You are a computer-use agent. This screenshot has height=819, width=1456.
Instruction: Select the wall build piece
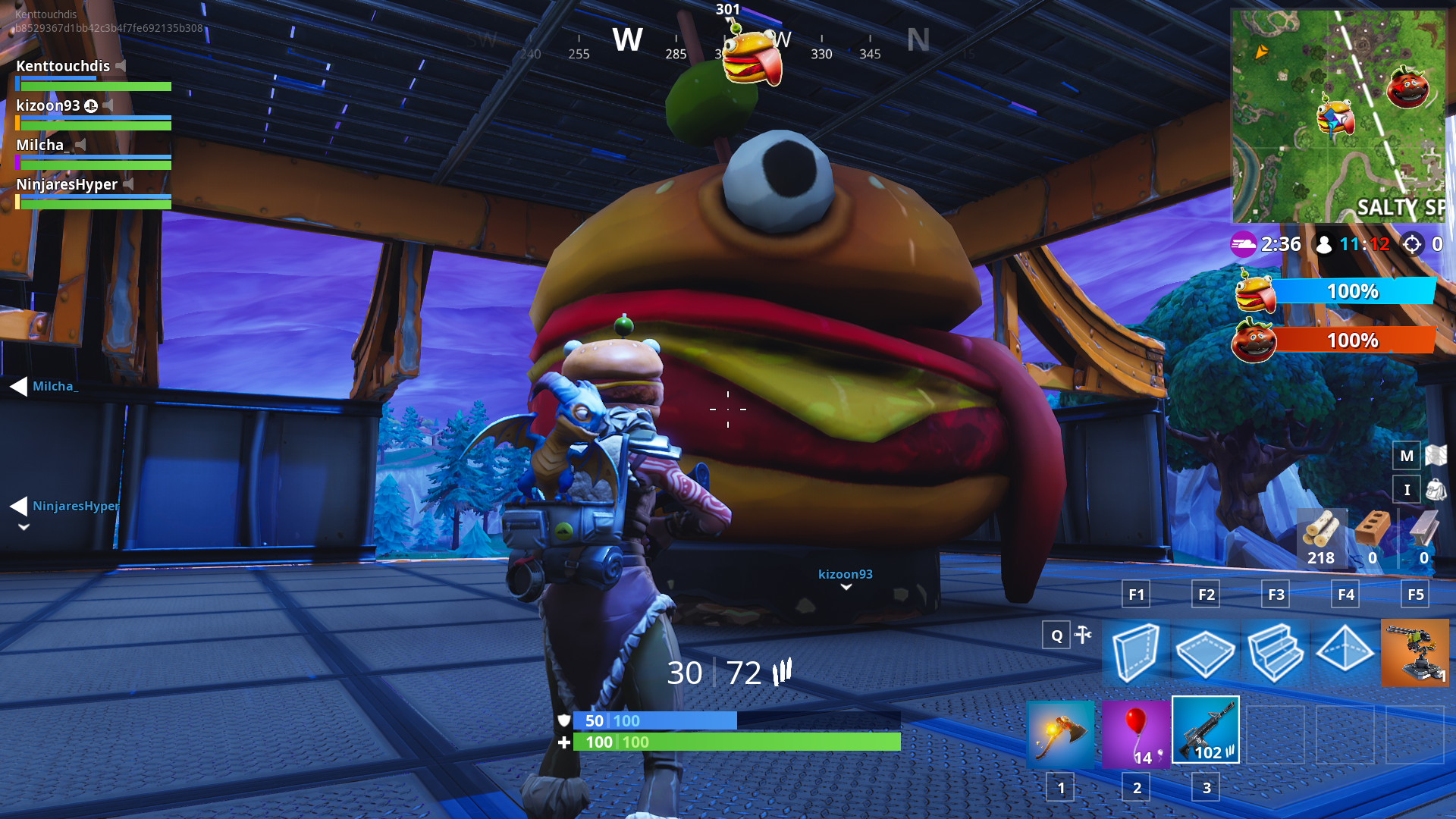click(1135, 652)
